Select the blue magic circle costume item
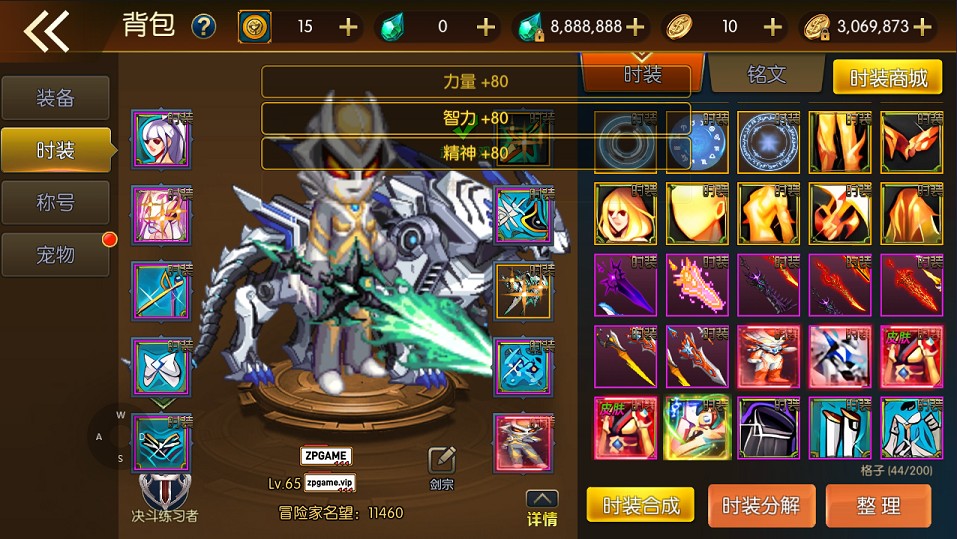The height and width of the screenshot is (539, 957). (x=769, y=142)
